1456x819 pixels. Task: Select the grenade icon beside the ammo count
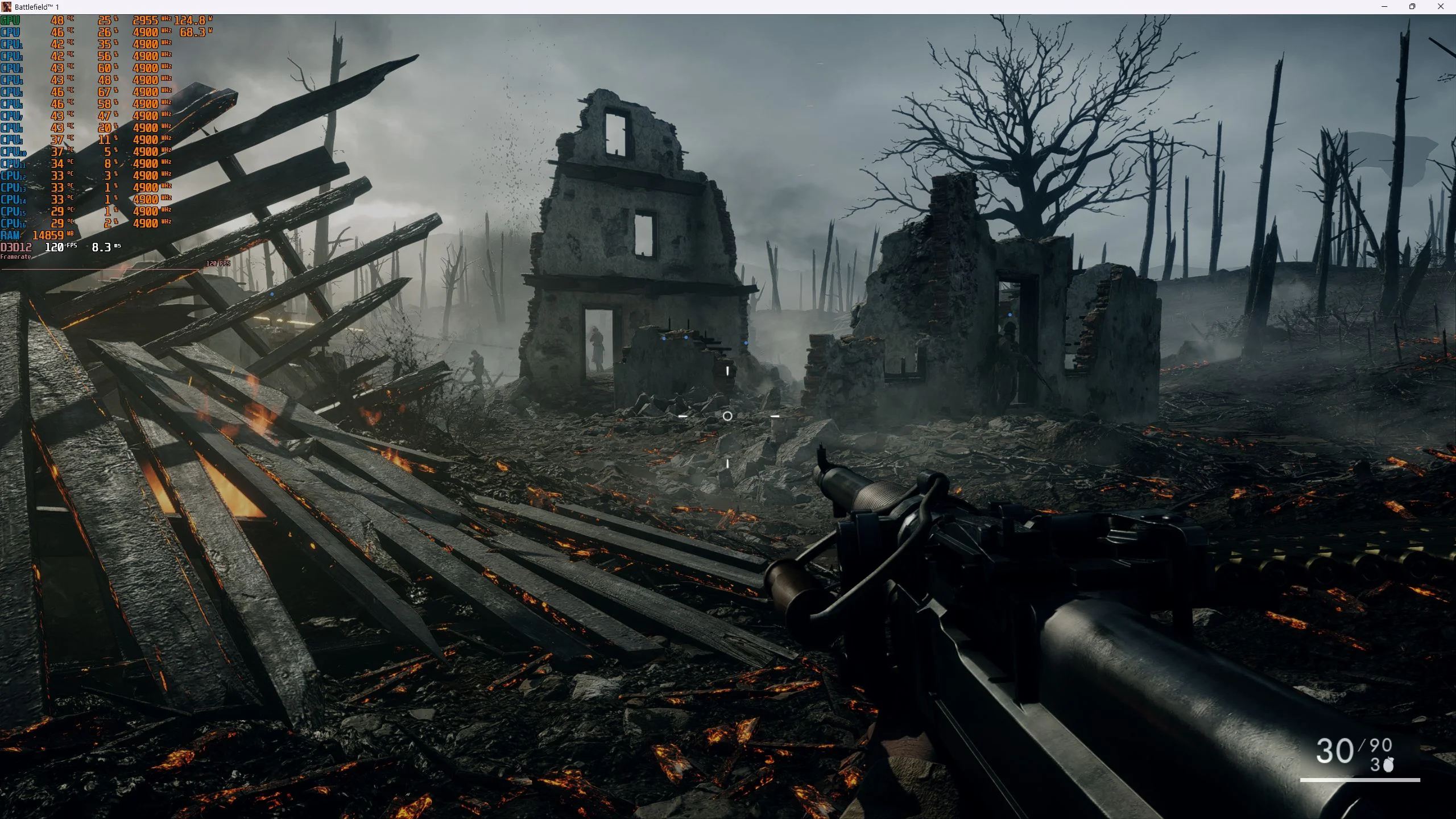[1388, 765]
